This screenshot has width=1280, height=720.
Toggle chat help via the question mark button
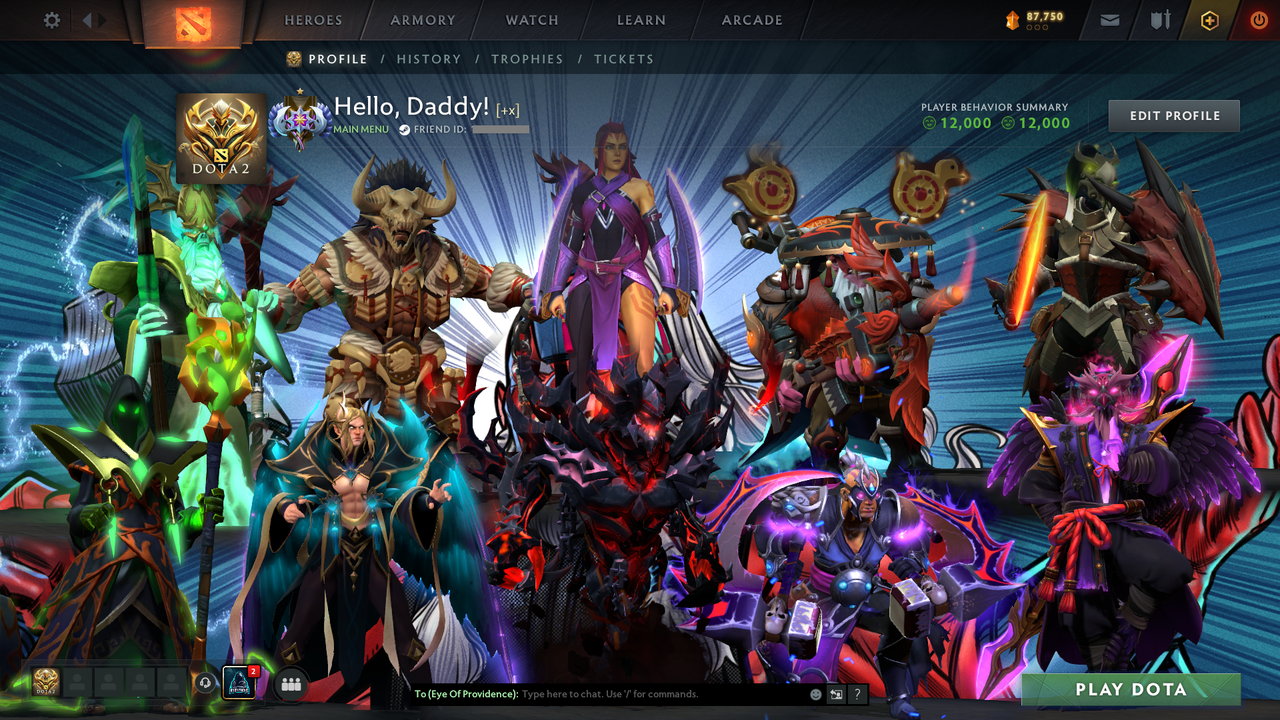(x=857, y=692)
